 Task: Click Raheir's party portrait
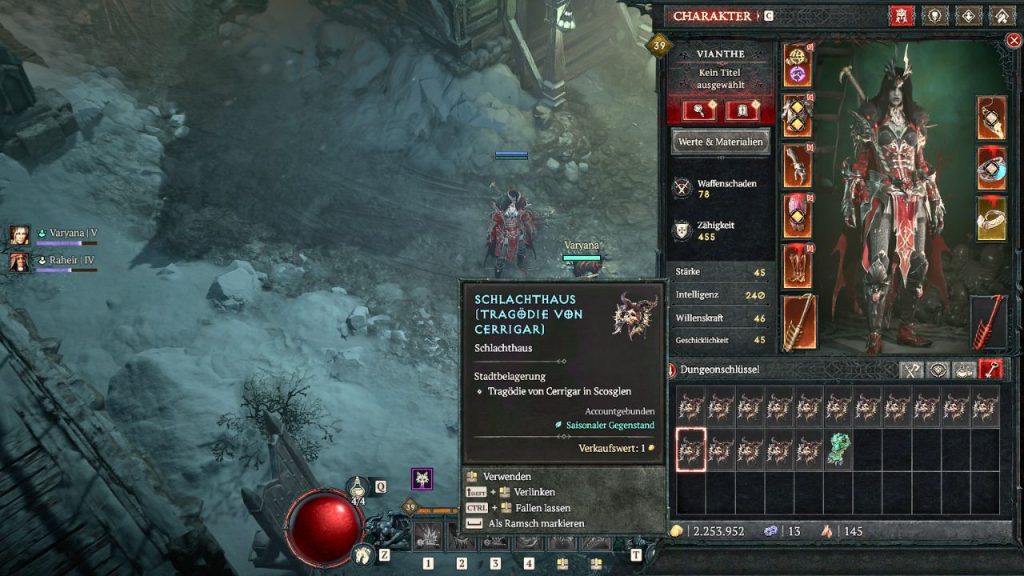19,262
